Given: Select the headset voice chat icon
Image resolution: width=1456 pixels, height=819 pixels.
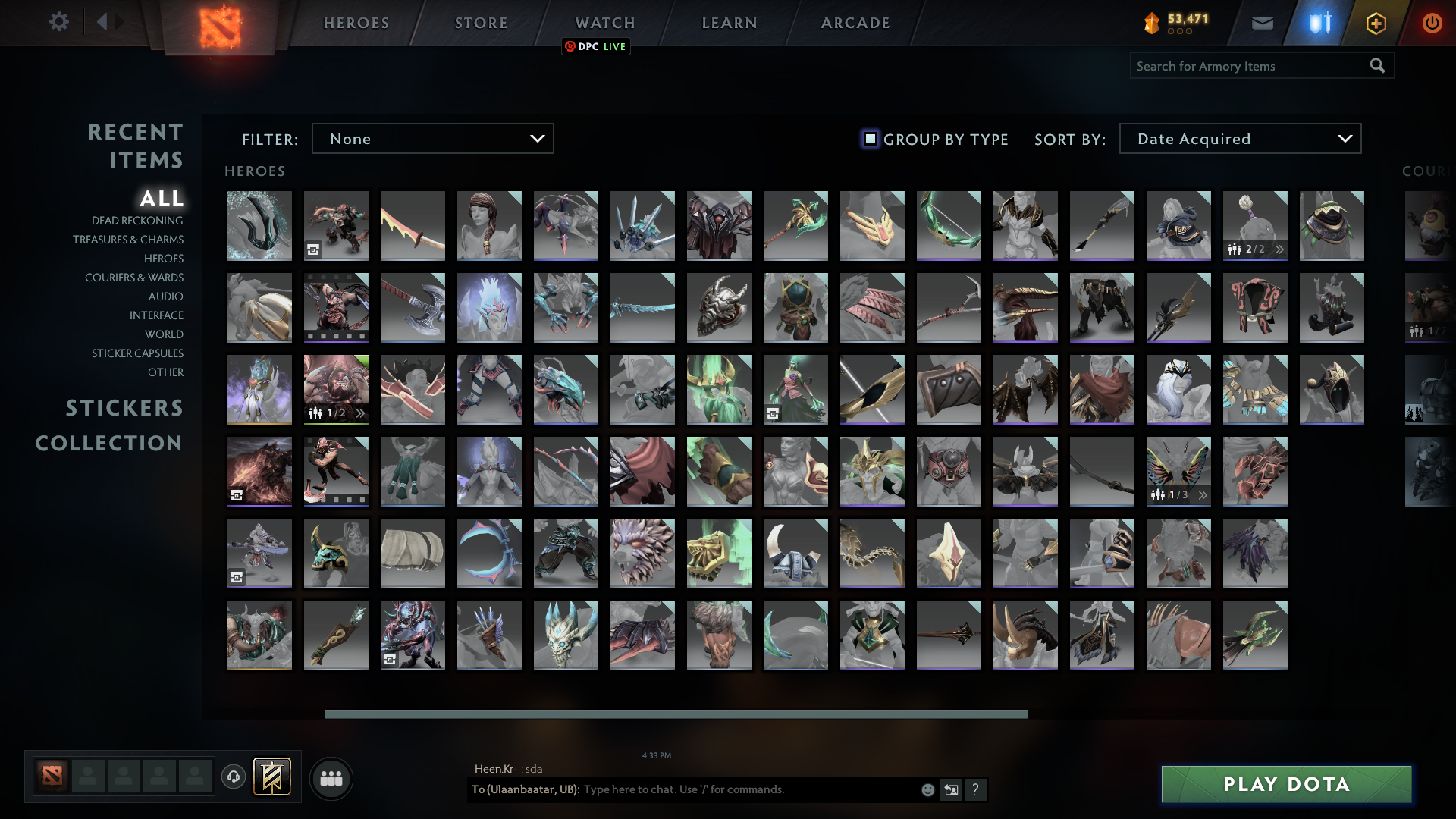Looking at the screenshot, I should [233, 777].
